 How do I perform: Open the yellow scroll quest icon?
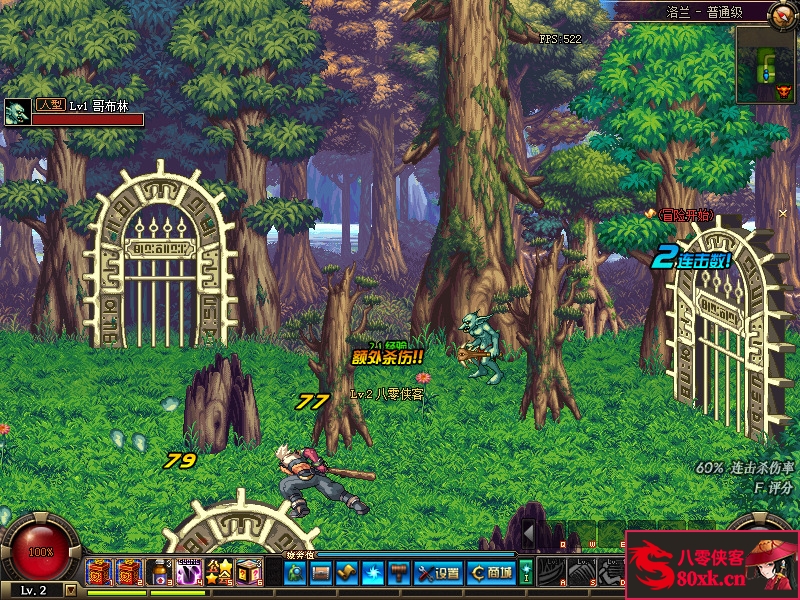click(346, 573)
